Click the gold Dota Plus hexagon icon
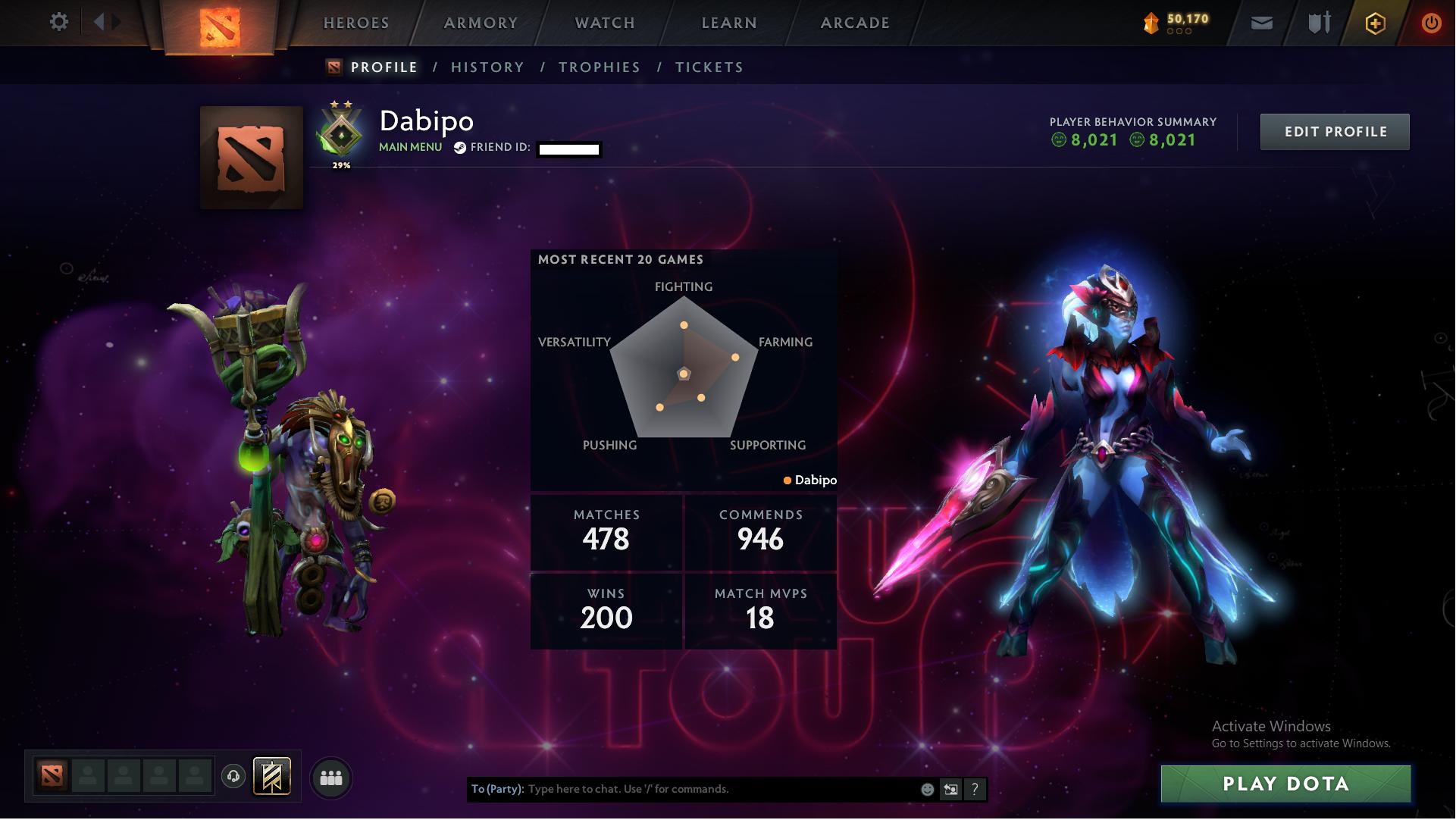 pos(1375,23)
